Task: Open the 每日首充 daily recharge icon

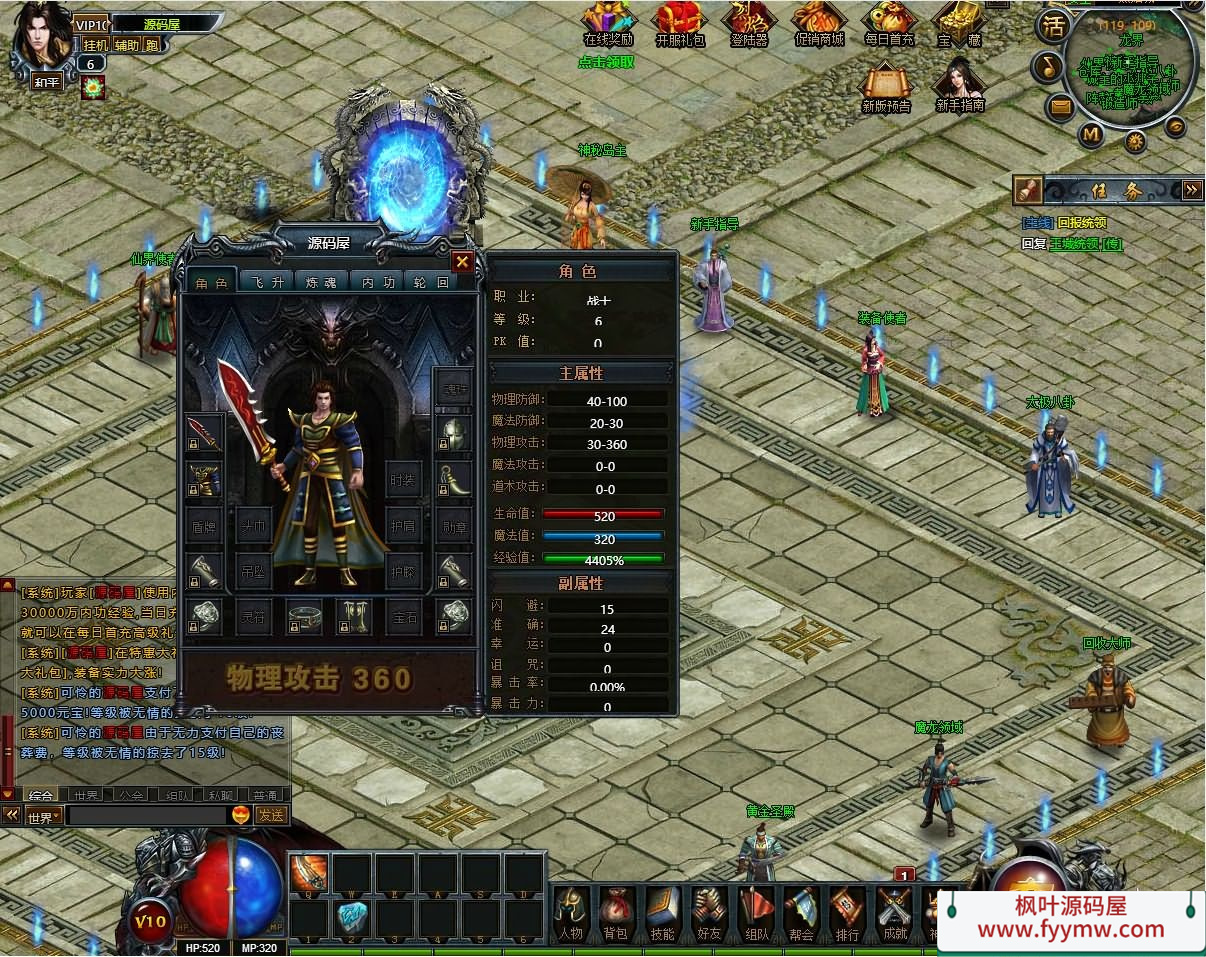Action: 889,24
